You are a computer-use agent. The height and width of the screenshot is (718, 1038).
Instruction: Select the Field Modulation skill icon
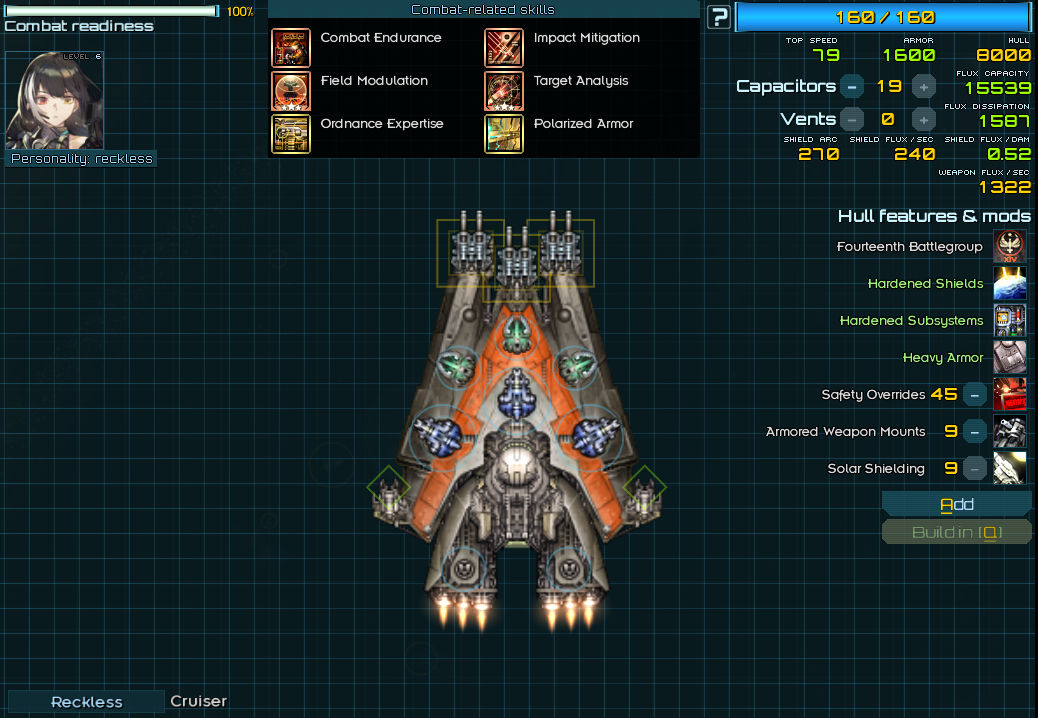tap(291, 90)
